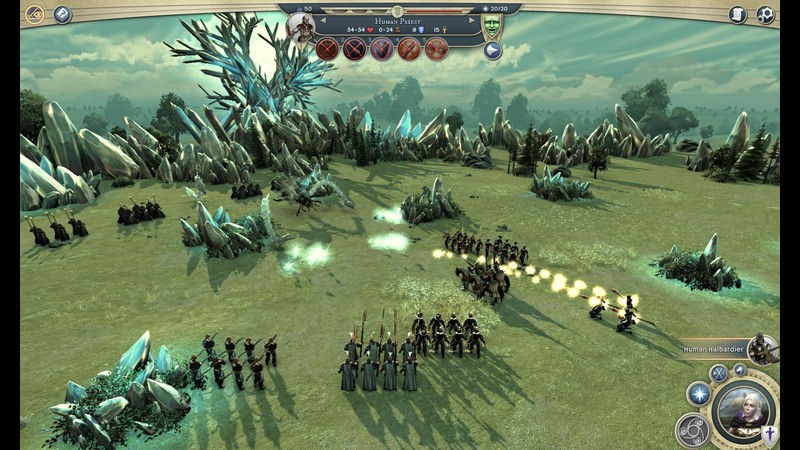Open the tome book button near gear
Screen dimensions: 800x450
[738, 15]
